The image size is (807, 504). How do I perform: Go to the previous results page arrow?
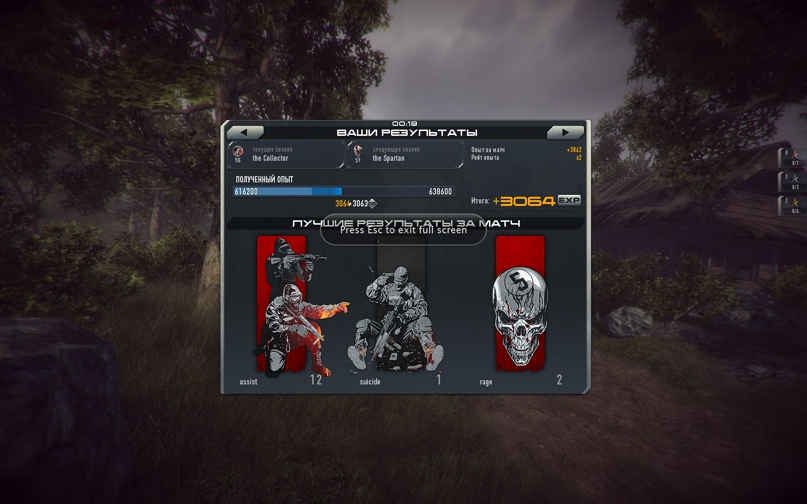[x=245, y=132]
